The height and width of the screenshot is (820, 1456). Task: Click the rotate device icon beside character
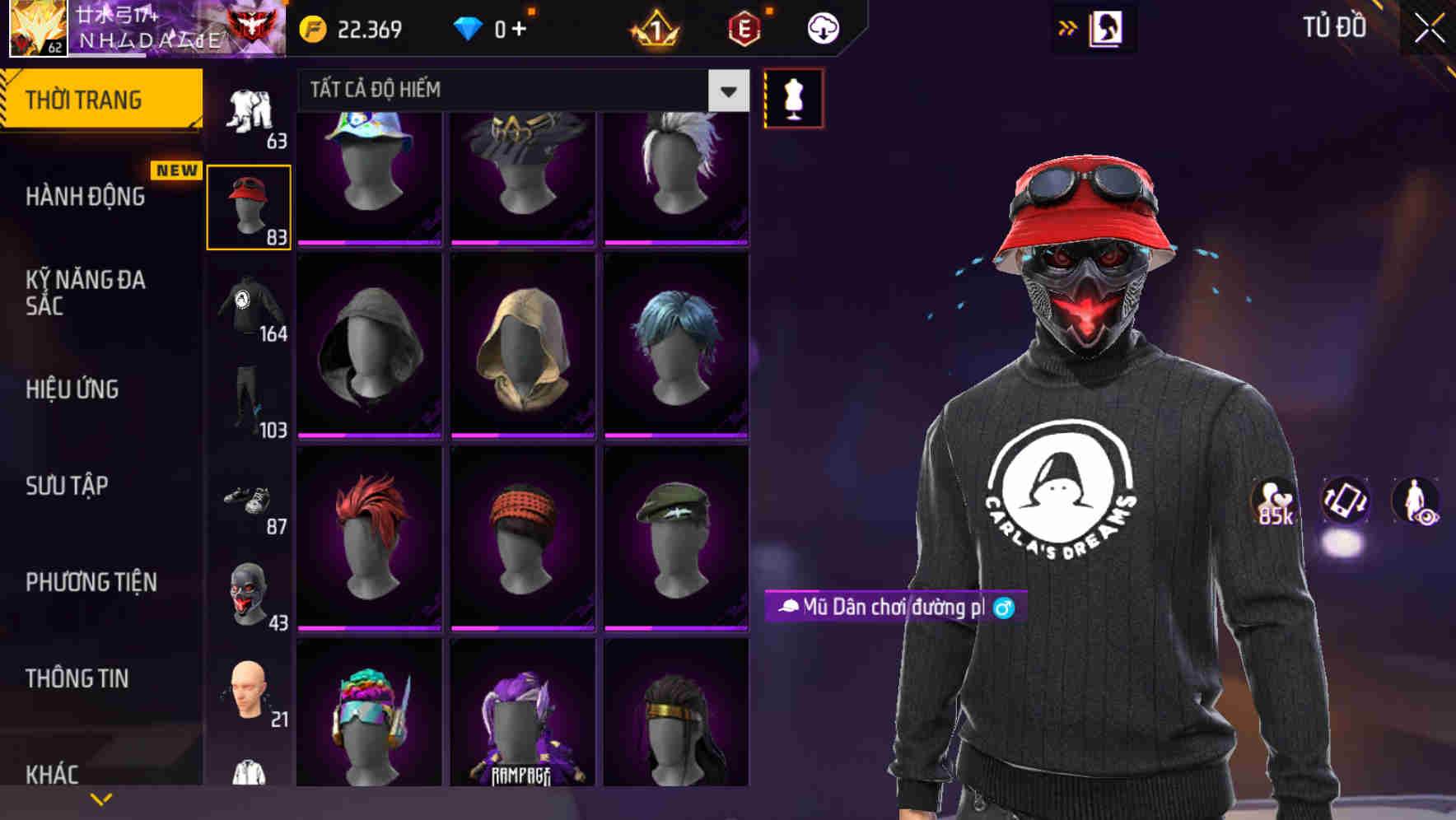click(x=1345, y=502)
